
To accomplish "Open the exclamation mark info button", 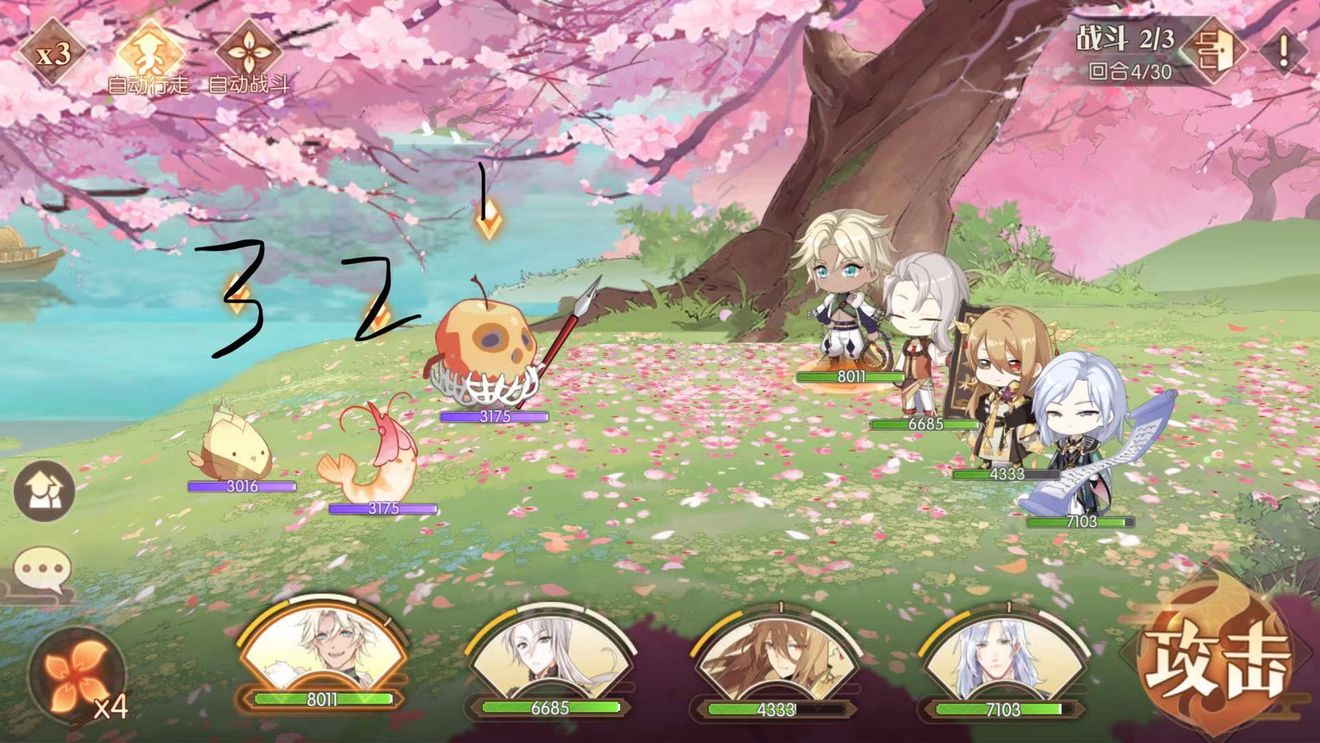I will coord(1283,49).
